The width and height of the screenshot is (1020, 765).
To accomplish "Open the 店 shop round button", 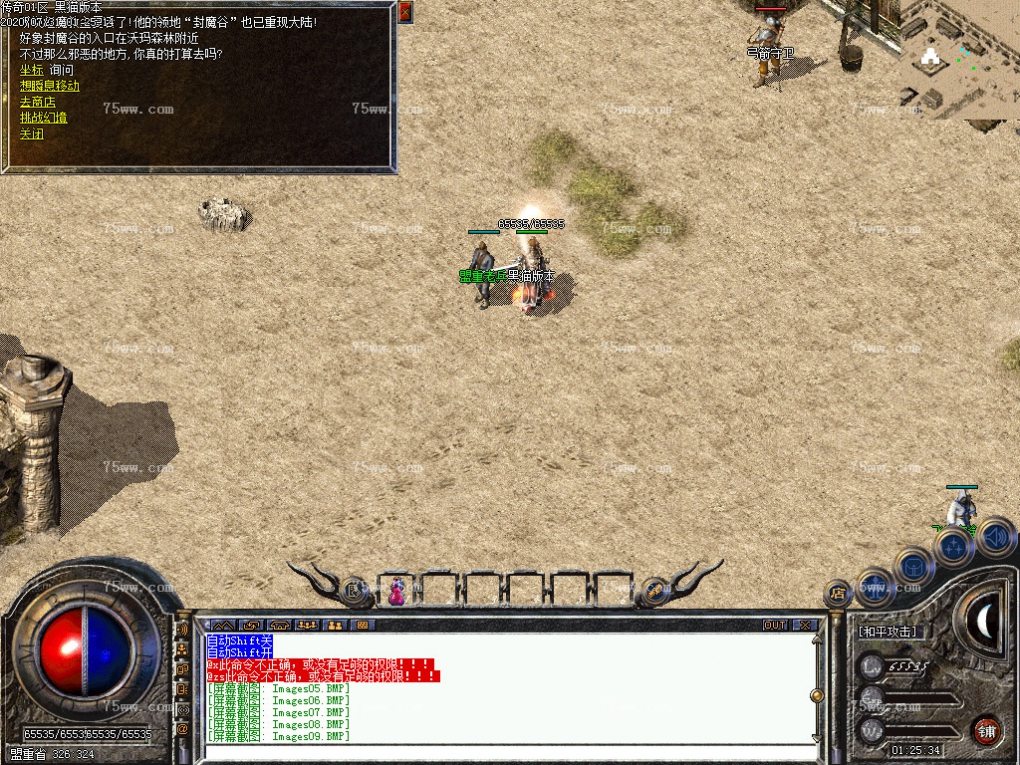I will 838,594.
